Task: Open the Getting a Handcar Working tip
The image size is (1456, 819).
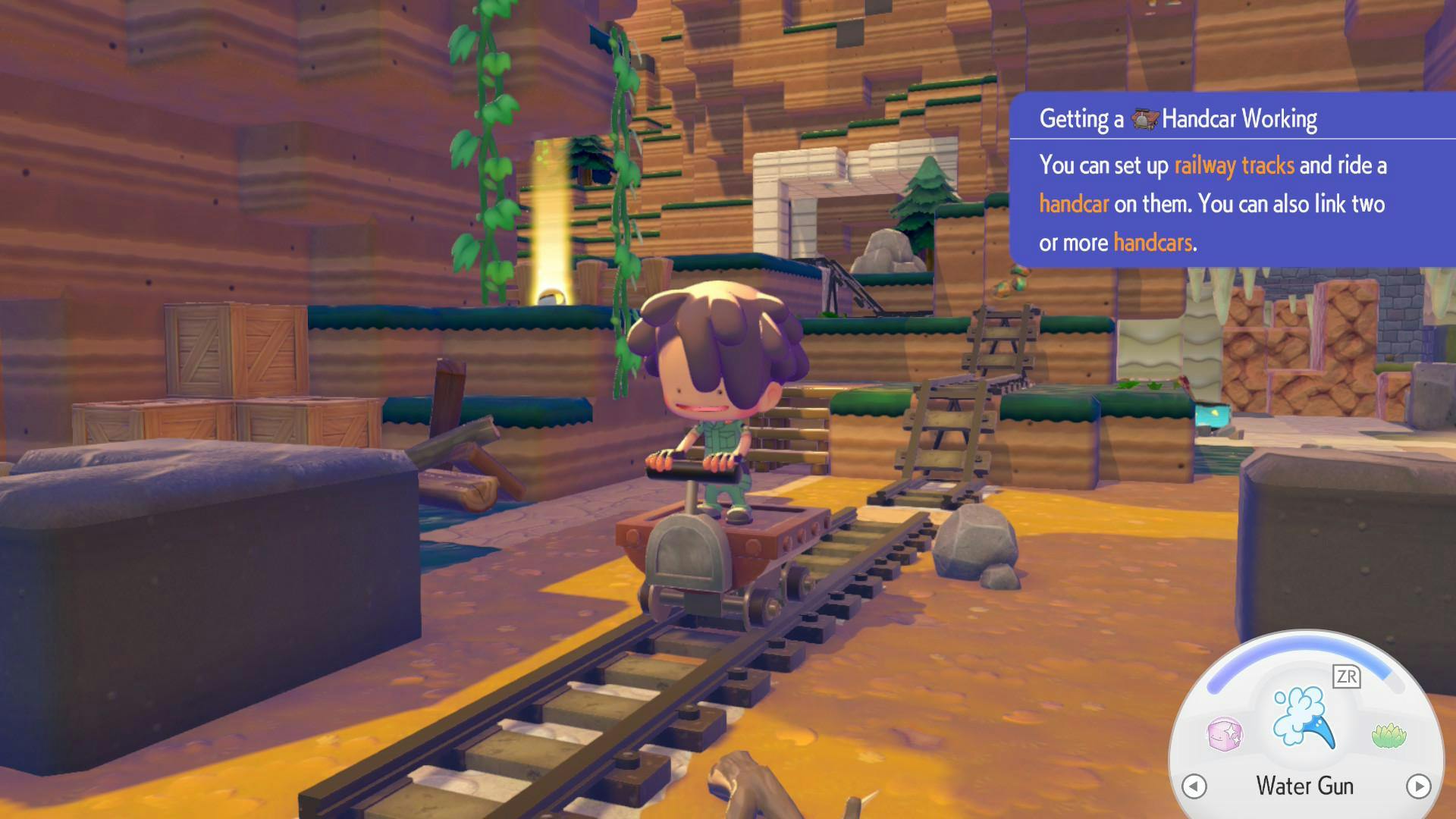Action: click(x=1178, y=119)
